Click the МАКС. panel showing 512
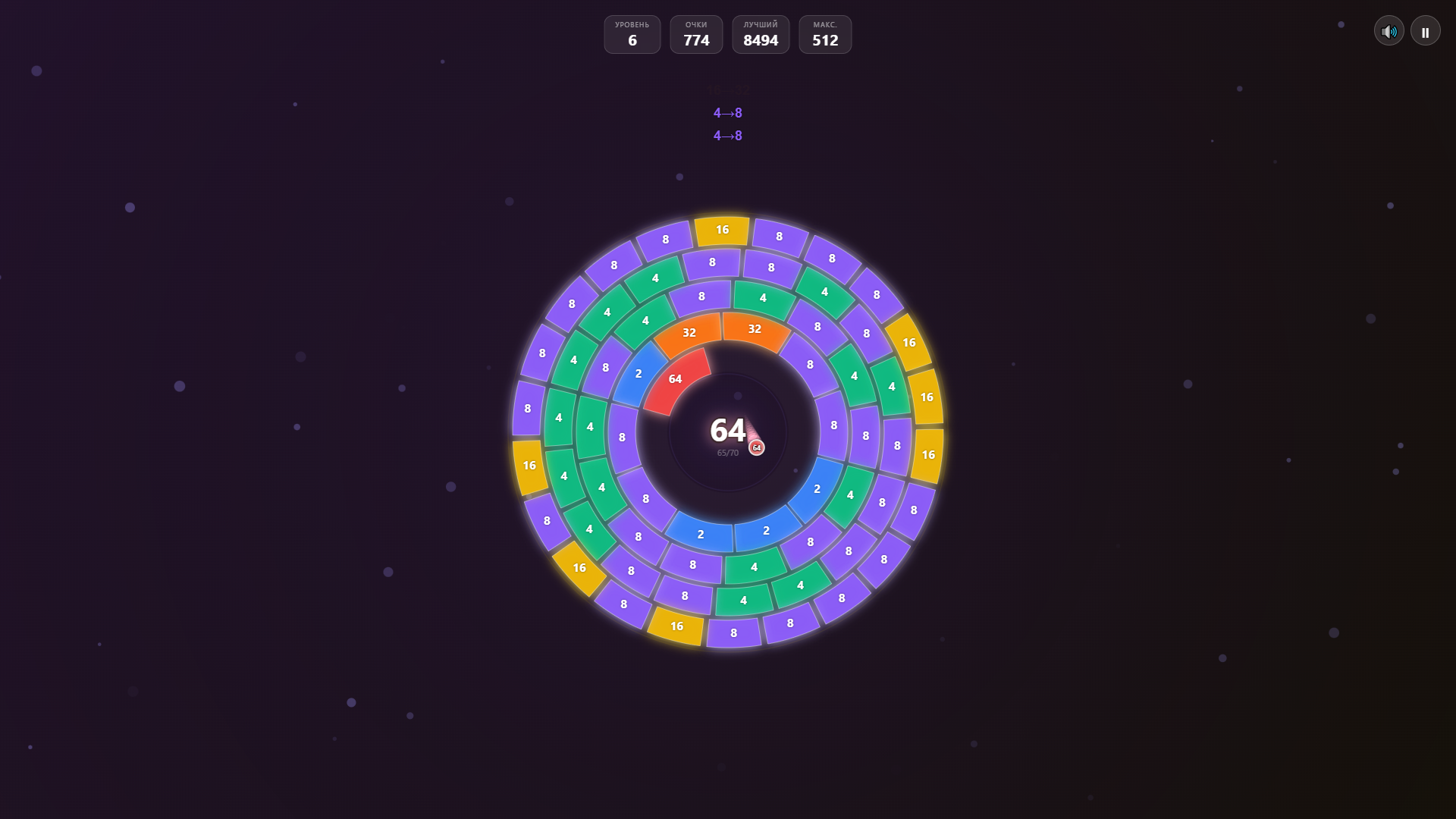The height and width of the screenshot is (819, 1456). point(825,34)
